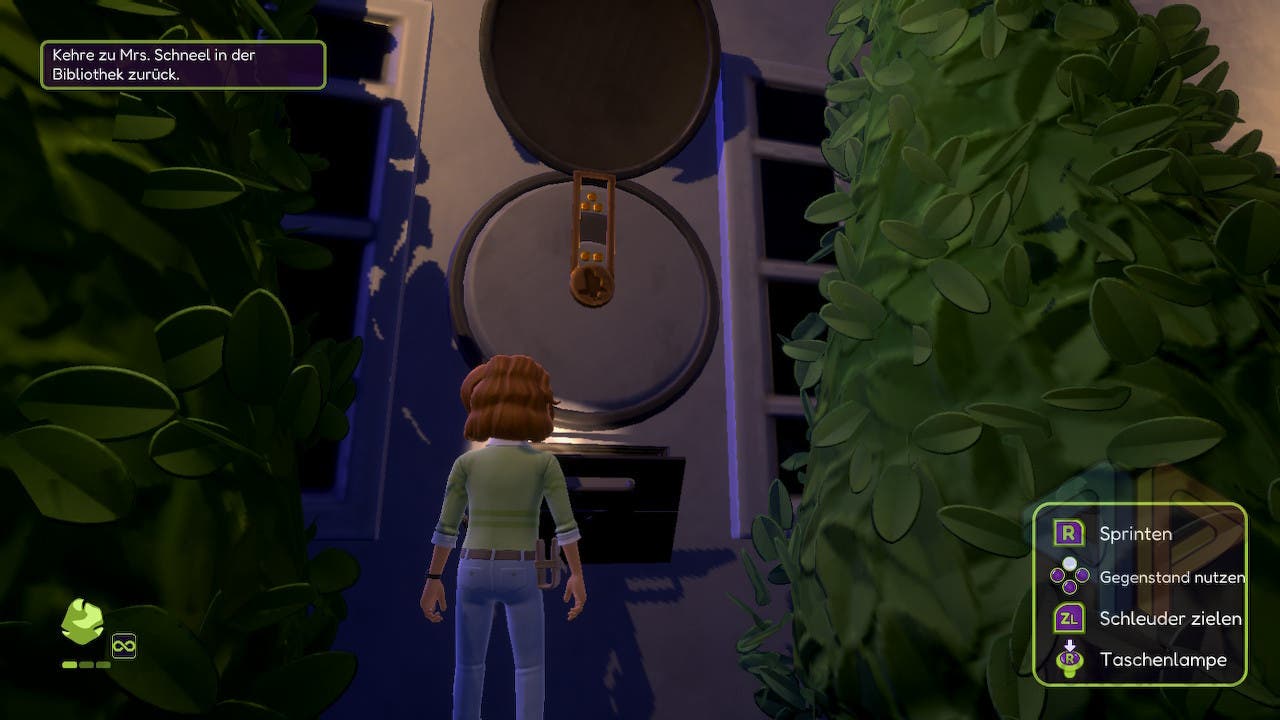Screen dimensions: 1280x720
Task: Select the green slingshot ammo icon
Action: point(82,623)
